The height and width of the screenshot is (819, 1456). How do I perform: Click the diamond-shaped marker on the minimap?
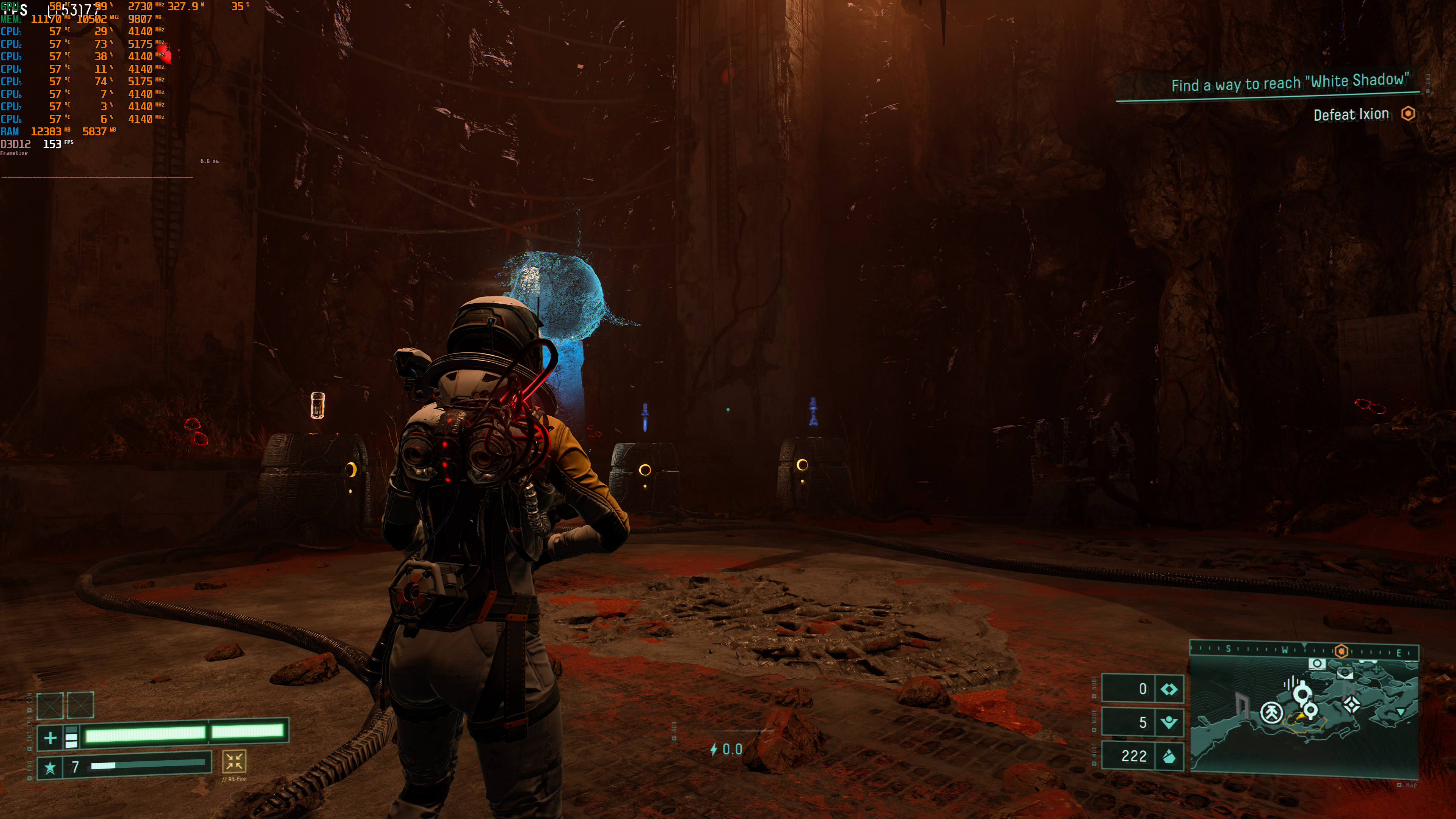coord(1351,704)
